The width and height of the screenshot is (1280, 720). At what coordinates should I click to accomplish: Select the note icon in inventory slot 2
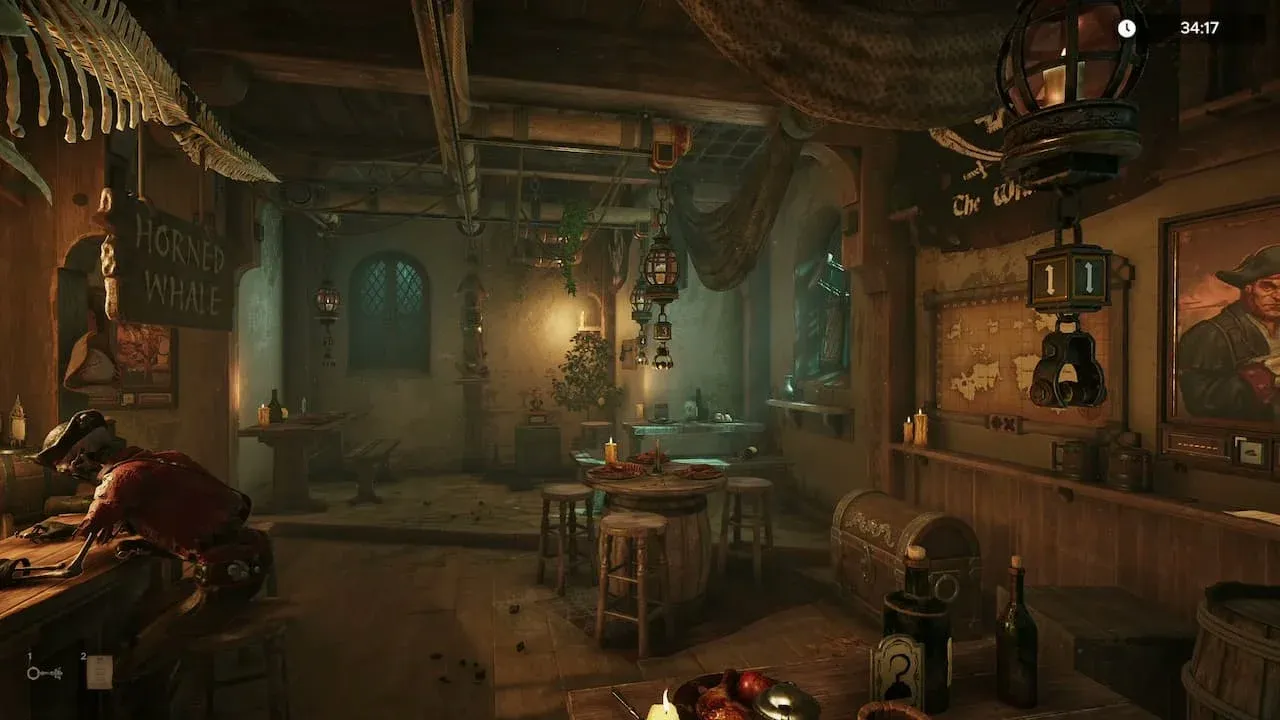99,670
